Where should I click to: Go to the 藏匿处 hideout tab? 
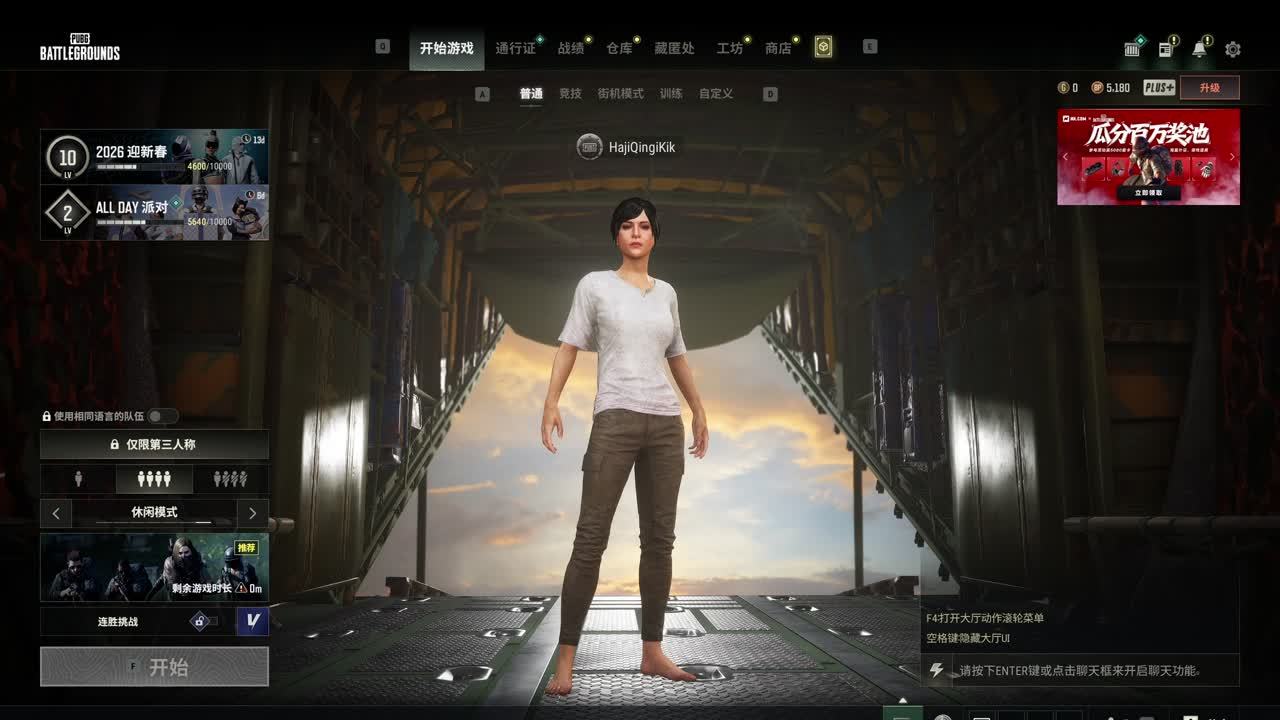pyautogui.click(x=674, y=48)
